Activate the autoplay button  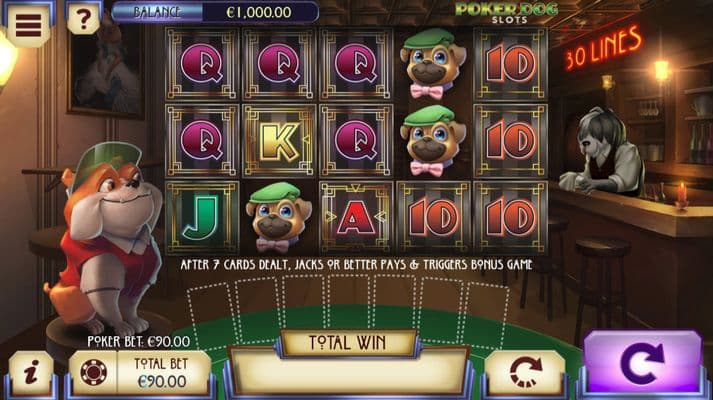click(x=525, y=372)
